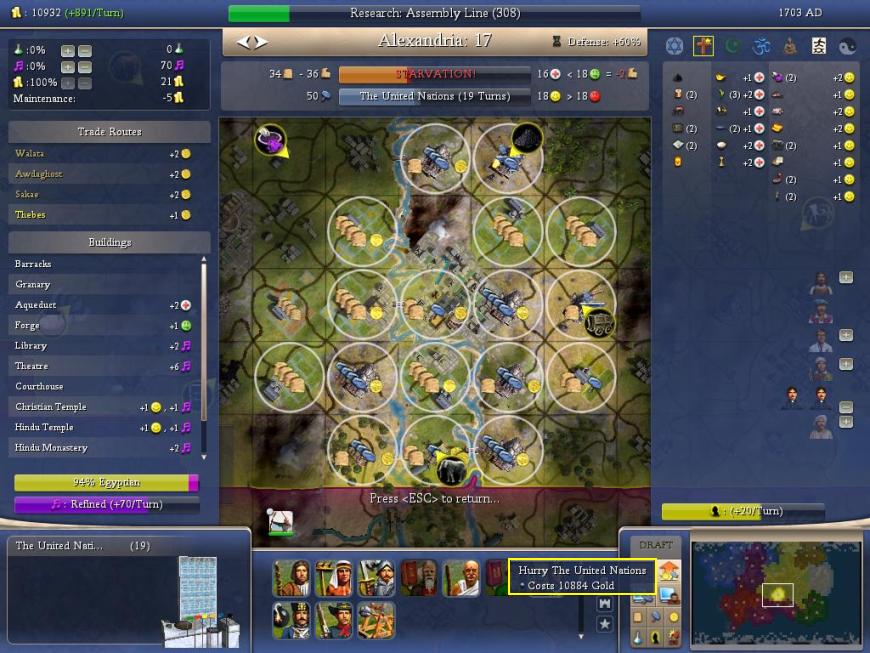The height and width of the screenshot is (653, 870).
Task: Open the United Nations production bar
Action: click(434, 97)
